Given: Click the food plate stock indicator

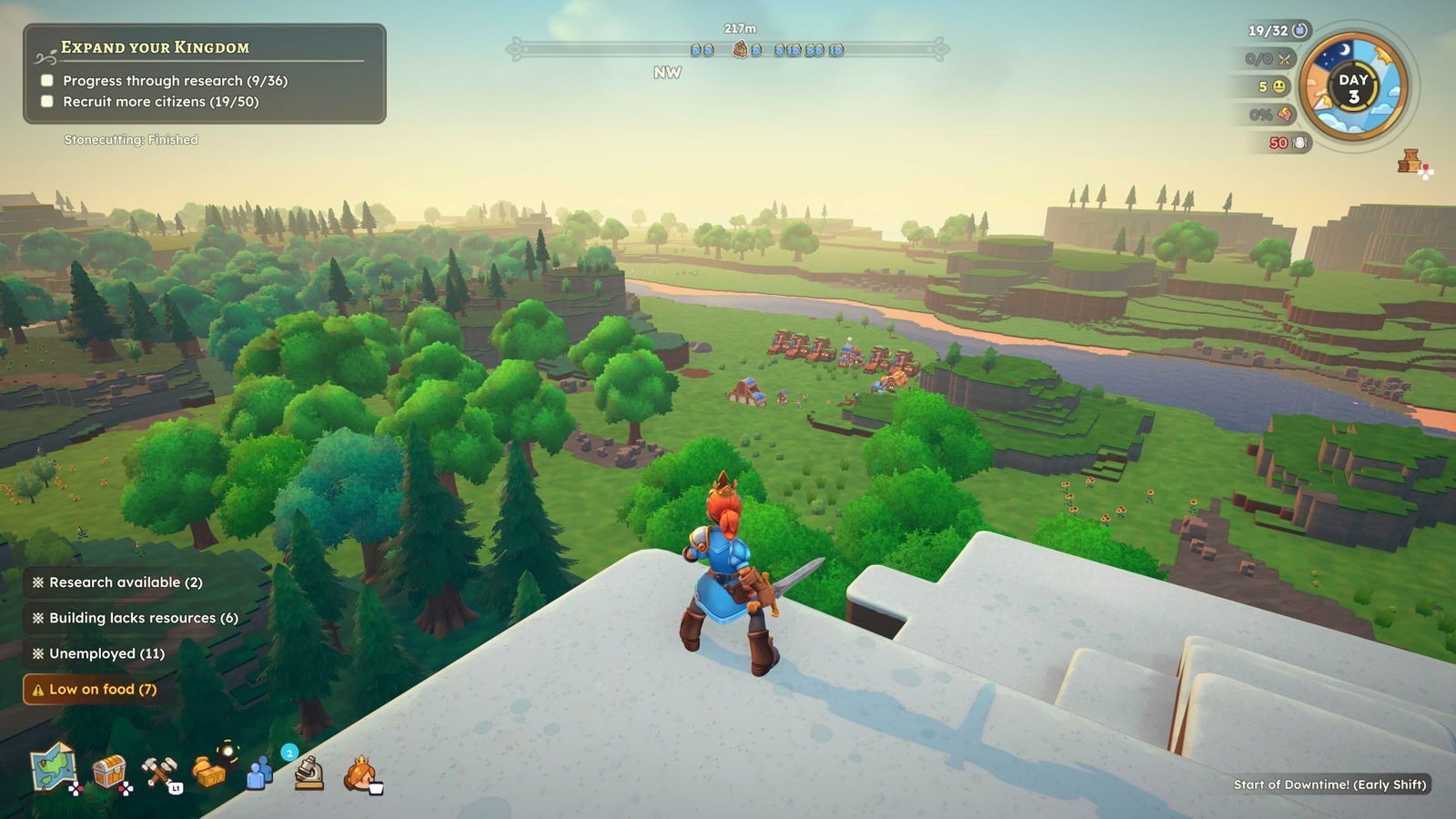Looking at the screenshot, I should 1299,143.
